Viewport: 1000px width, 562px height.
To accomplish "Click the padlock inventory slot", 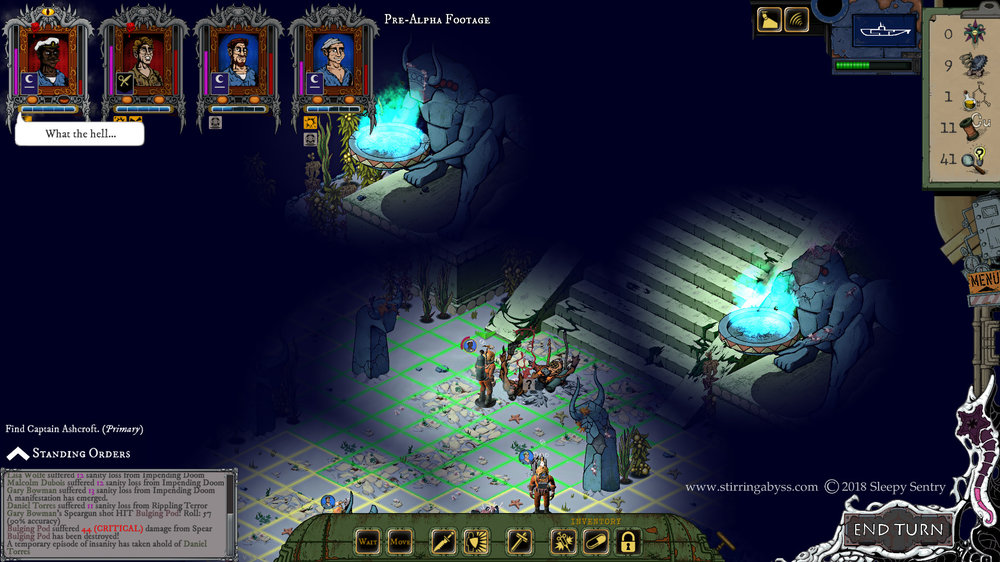I will [628, 541].
